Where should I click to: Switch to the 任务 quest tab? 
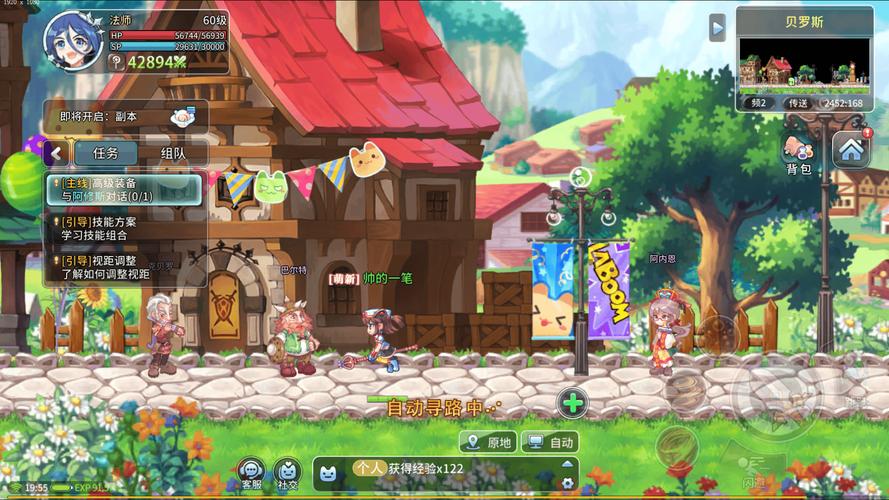[x=105, y=153]
